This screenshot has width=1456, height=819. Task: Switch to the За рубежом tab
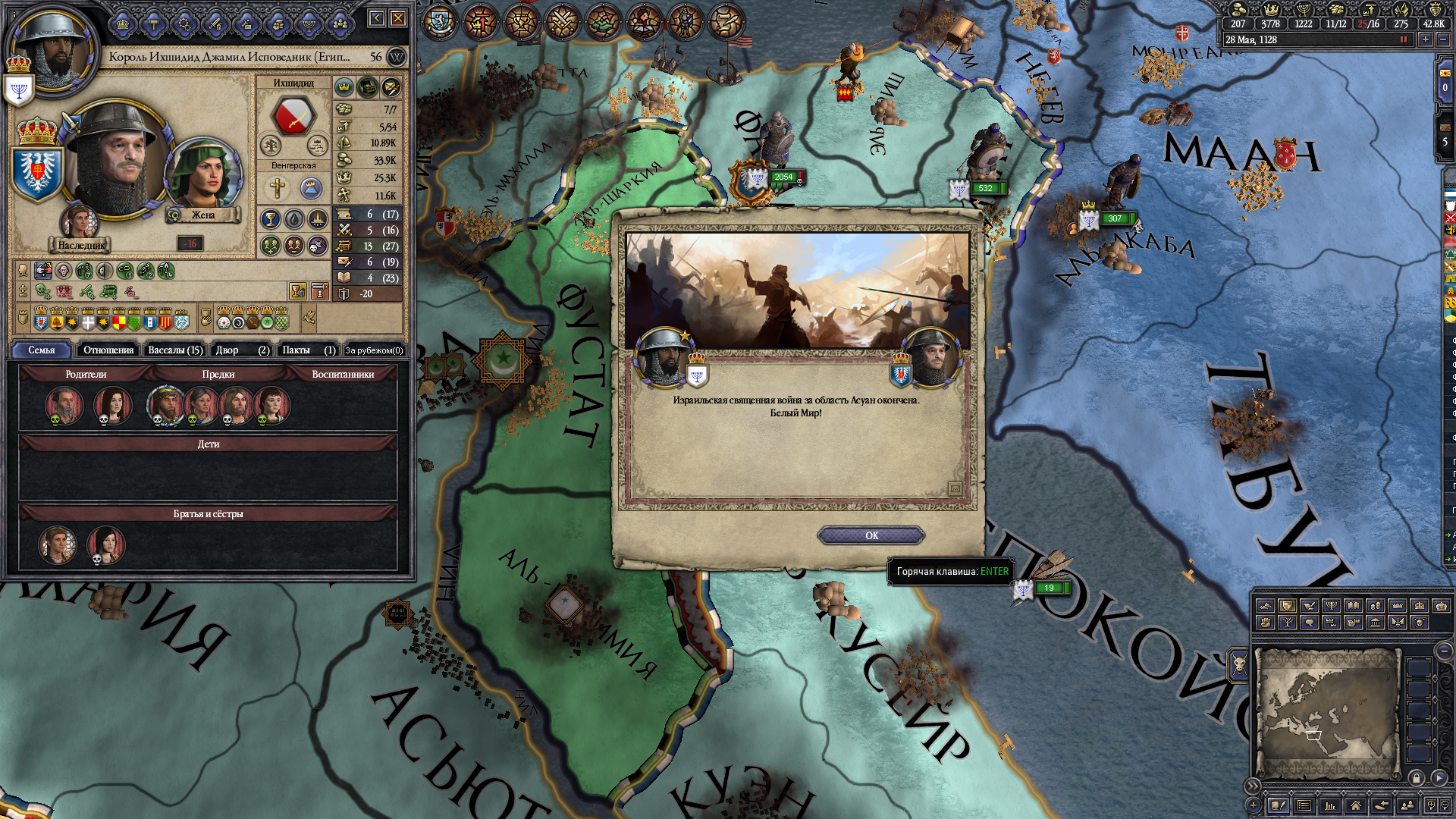[374, 350]
